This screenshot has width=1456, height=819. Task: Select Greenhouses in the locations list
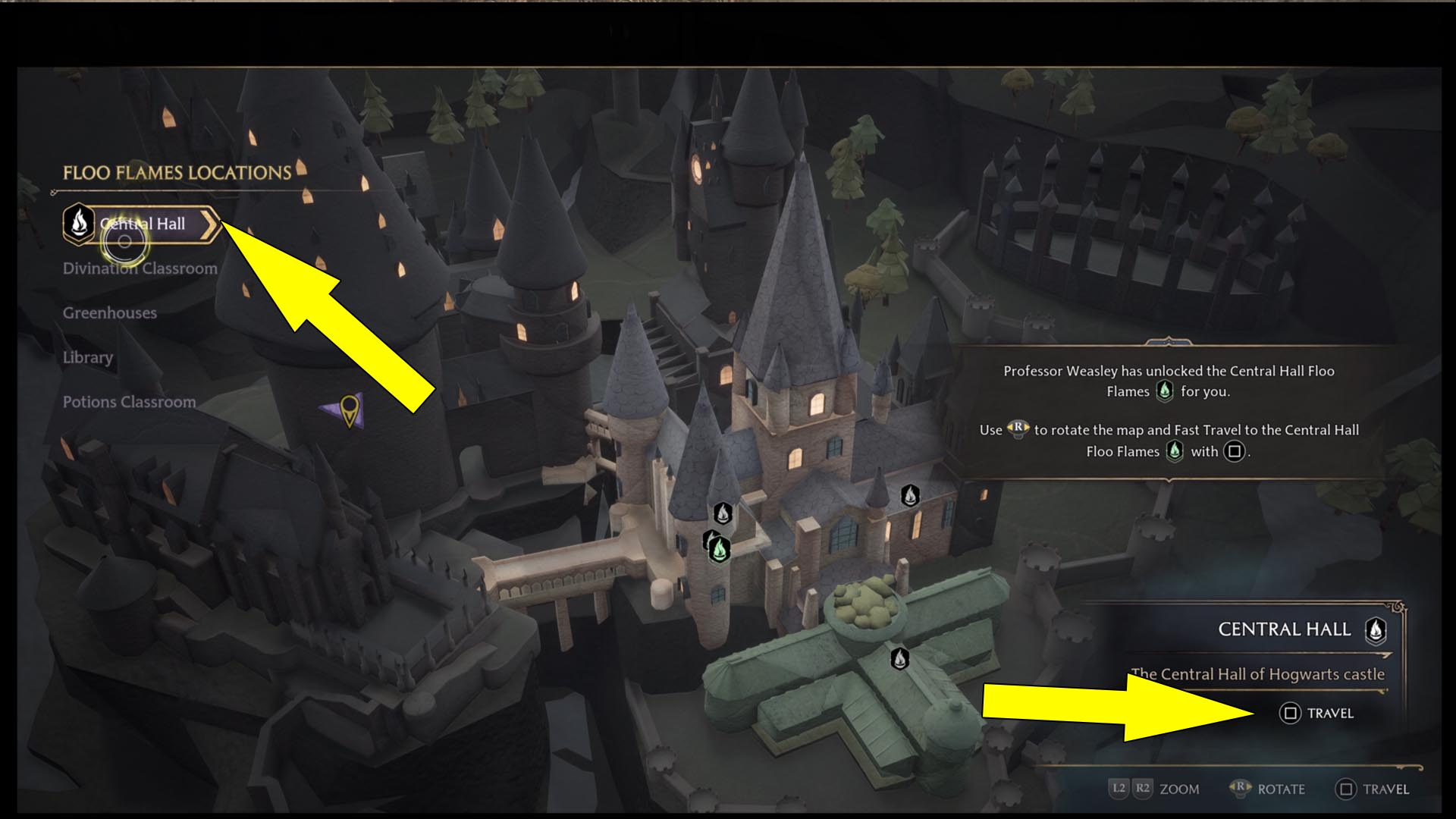(110, 312)
